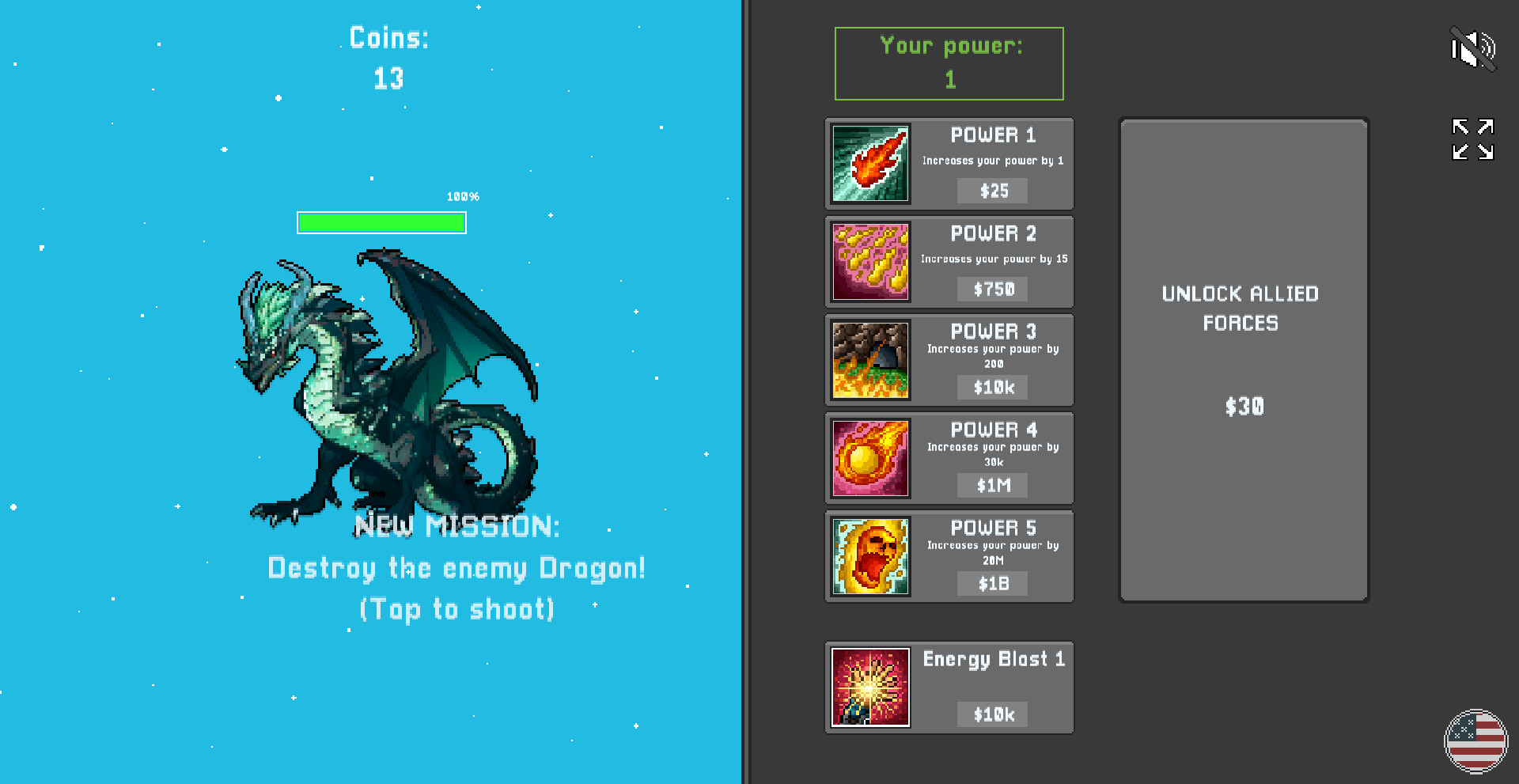Select the Power 3 volcano icon
This screenshot has height=784, width=1519.
(x=869, y=360)
